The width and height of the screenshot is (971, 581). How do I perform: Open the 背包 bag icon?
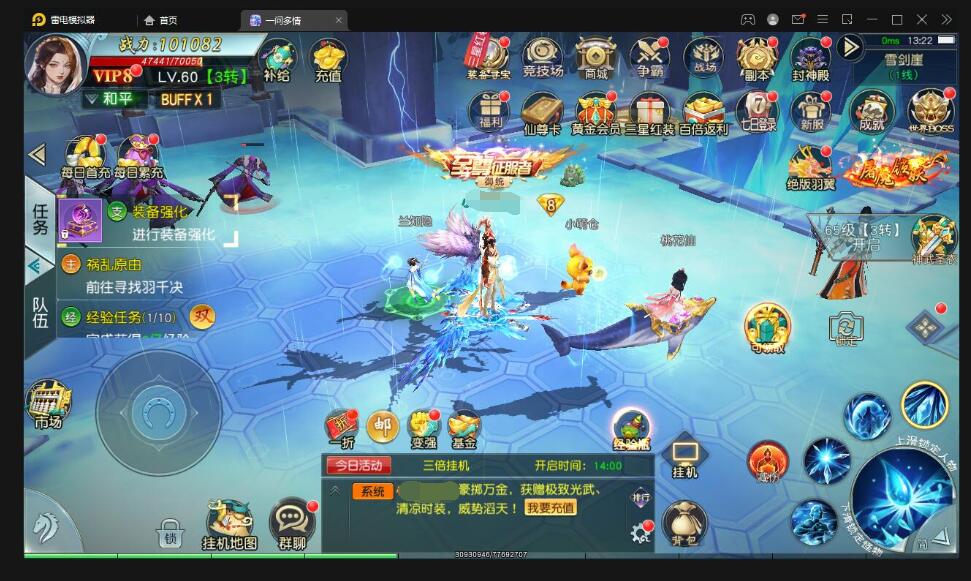coord(684,524)
